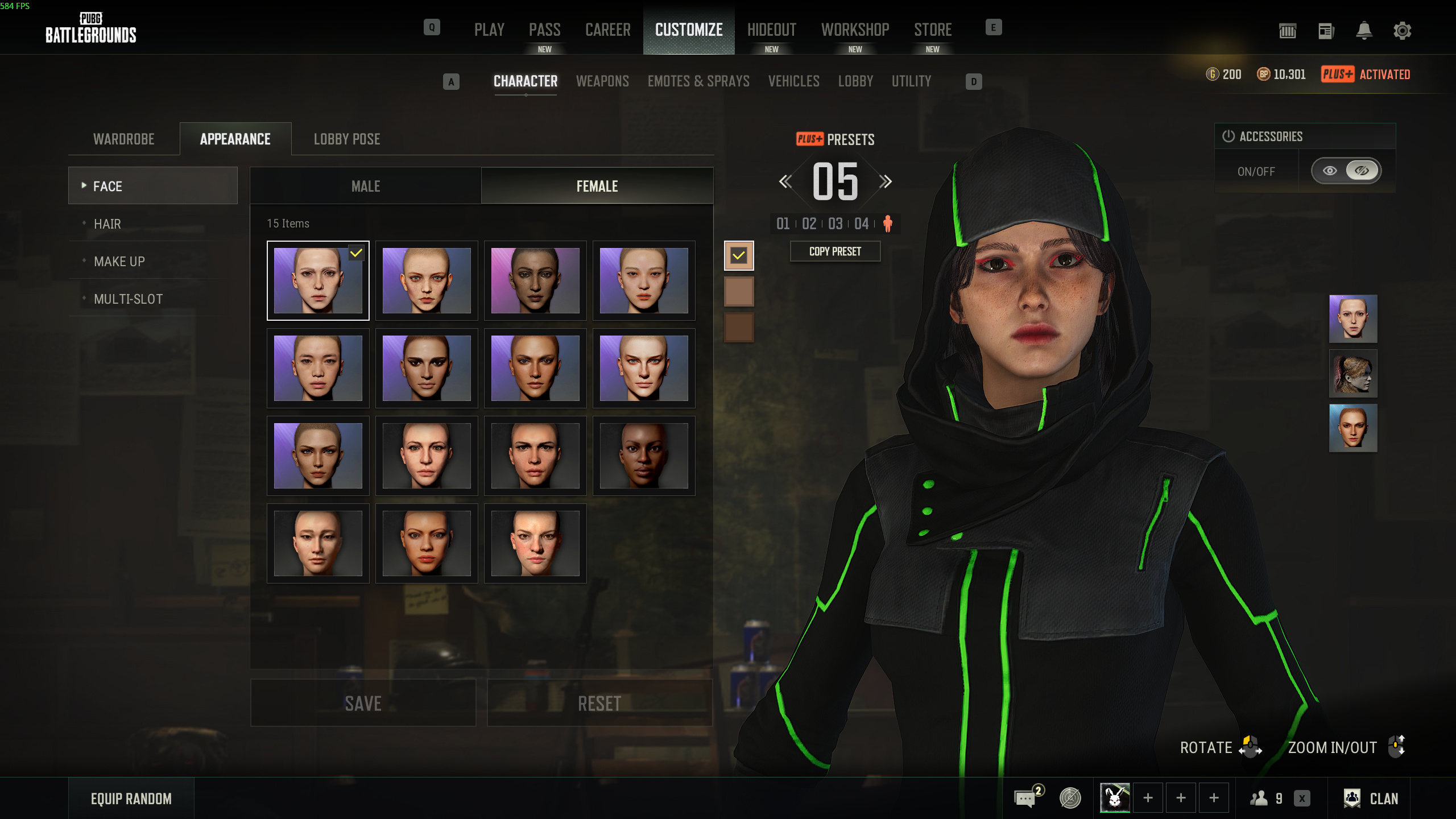Open the Wardrobe tab
Image resolution: width=1456 pixels, height=819 pixels.
(124, 139)
